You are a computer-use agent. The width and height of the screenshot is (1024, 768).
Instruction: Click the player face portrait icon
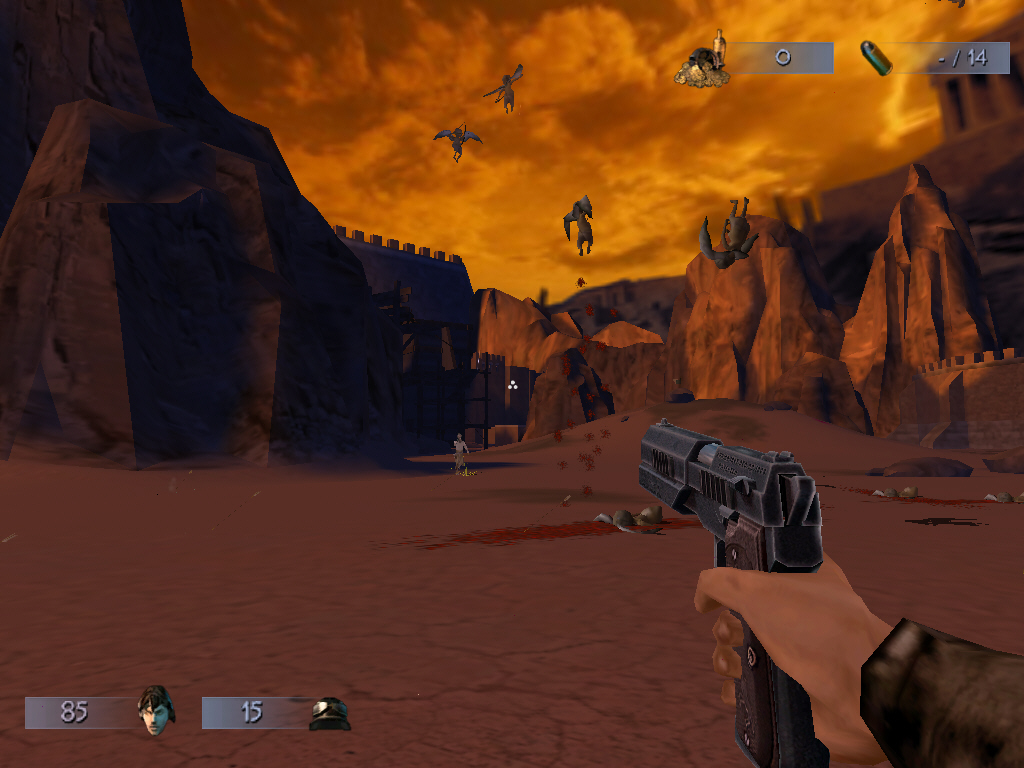click(x=155, y=710)
